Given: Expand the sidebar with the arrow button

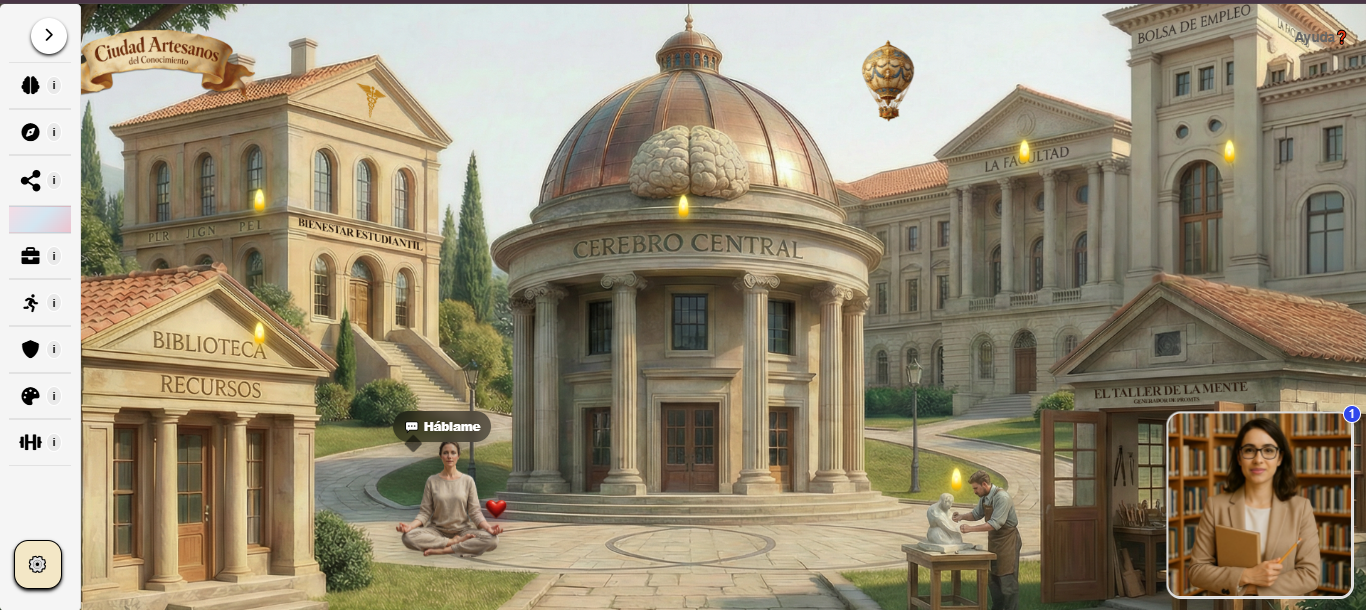Looking at the screenshot, I should [48, 35].
